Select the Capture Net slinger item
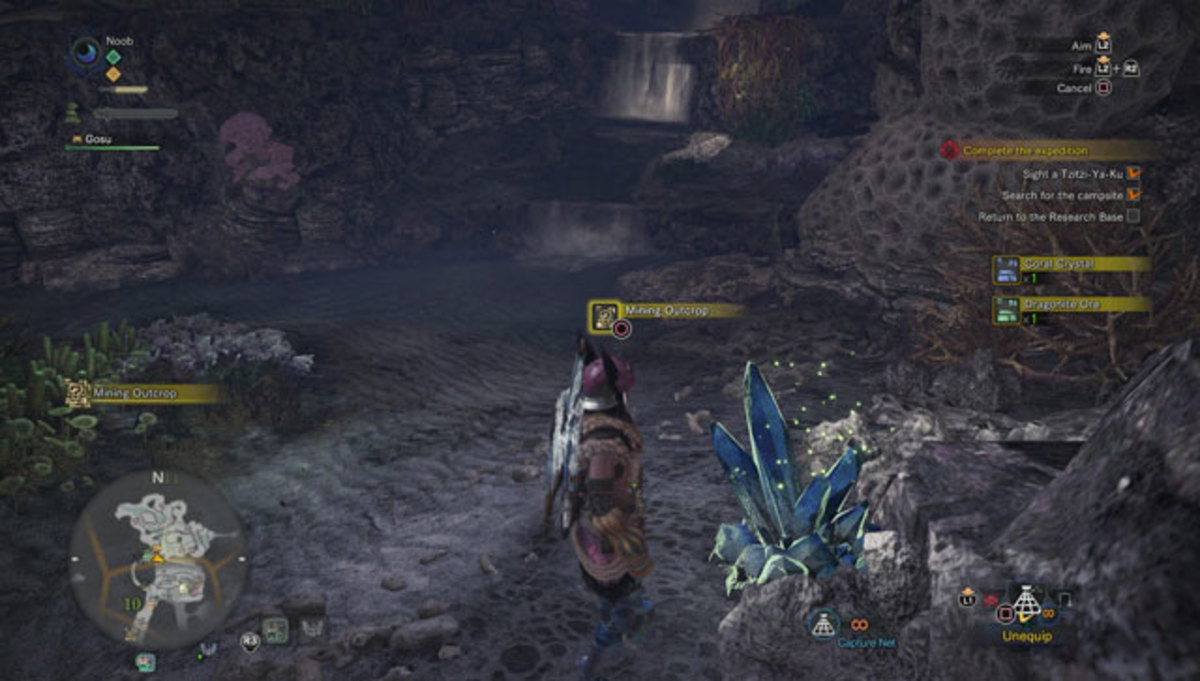Image resolution: width=1200 pixels, height=681 pixels. 824,626
